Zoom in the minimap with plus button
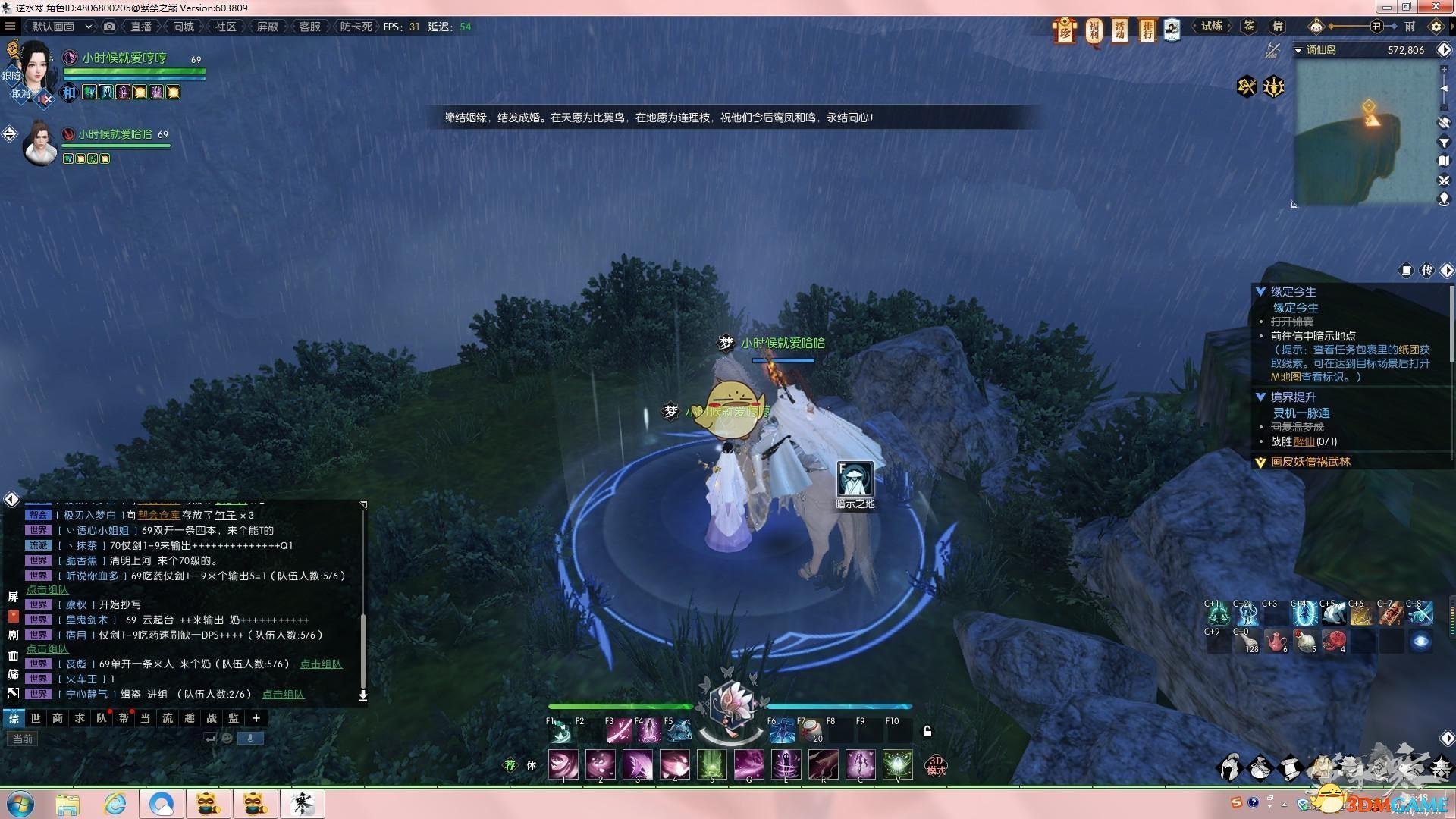 click(1444, 69)
